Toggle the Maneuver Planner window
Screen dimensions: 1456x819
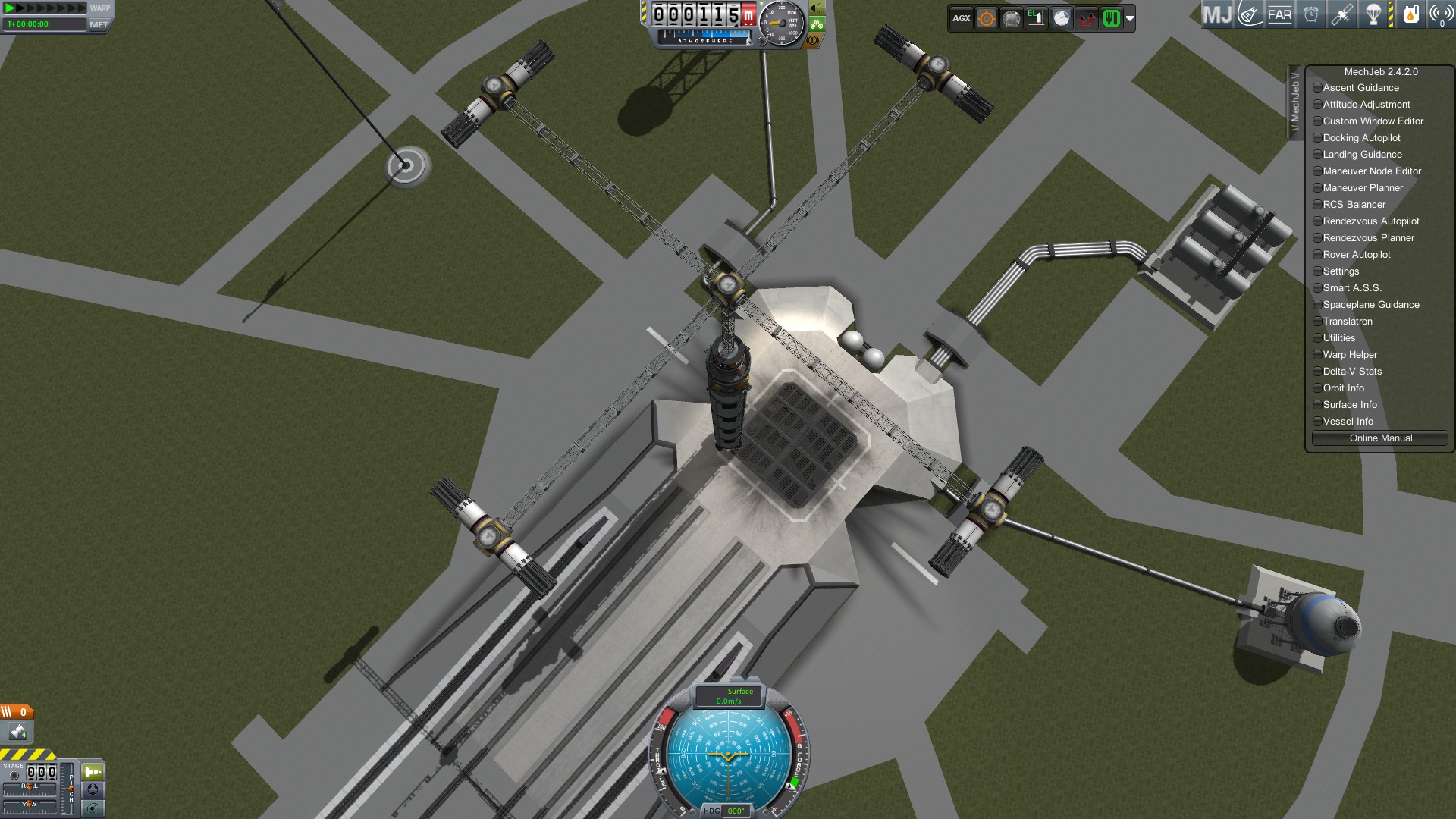1362,188
